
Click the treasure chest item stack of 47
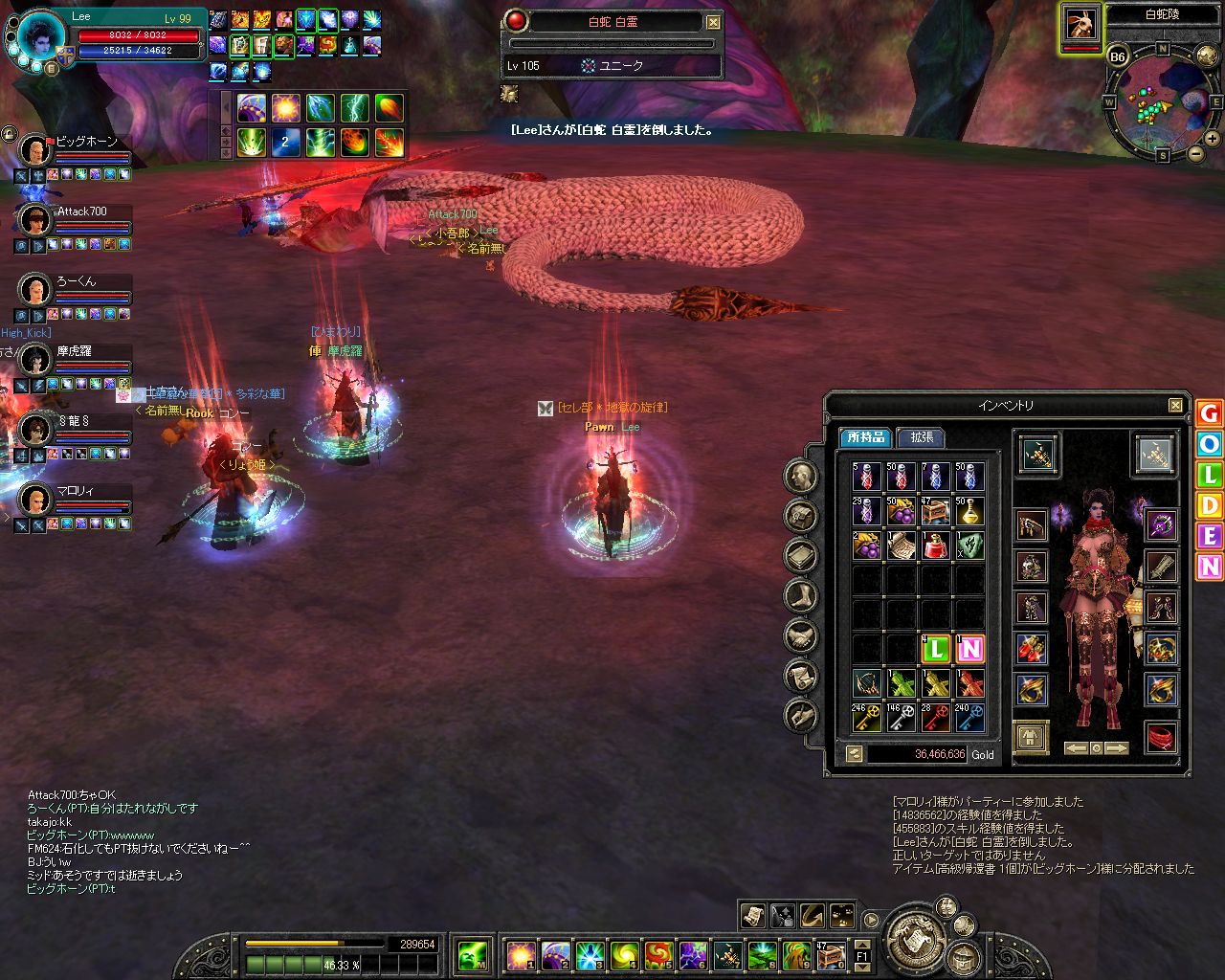[x=935, y=511]
